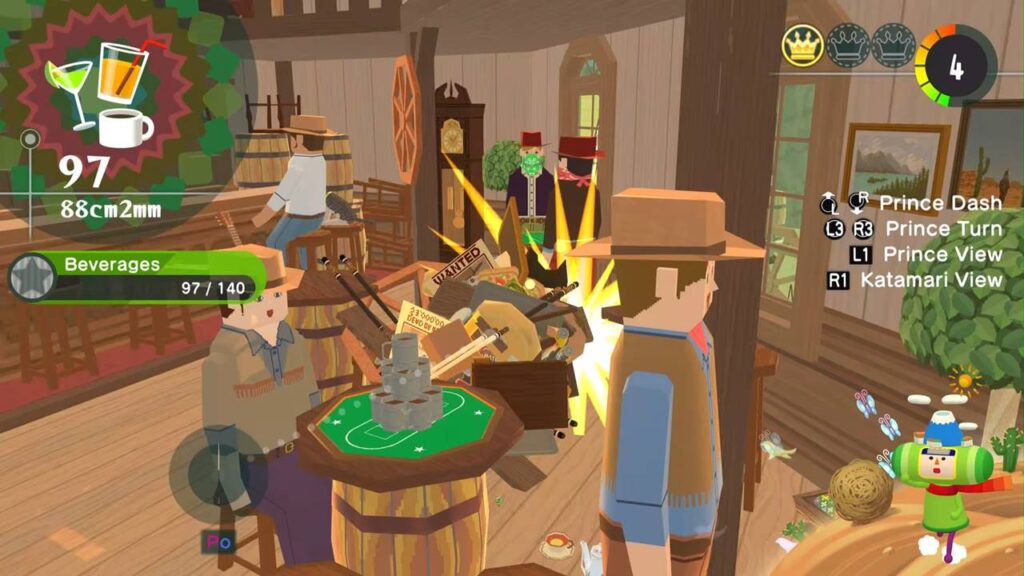Click the Beverages objective tracker

click(150, 277)
